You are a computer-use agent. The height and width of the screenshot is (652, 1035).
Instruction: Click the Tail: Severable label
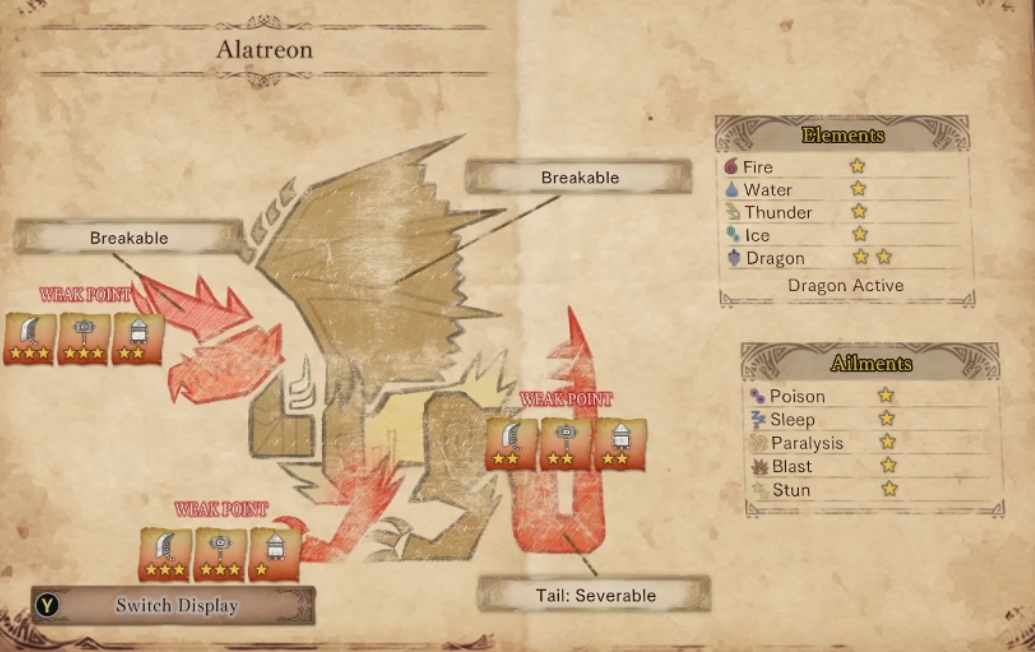coord(594,595)
